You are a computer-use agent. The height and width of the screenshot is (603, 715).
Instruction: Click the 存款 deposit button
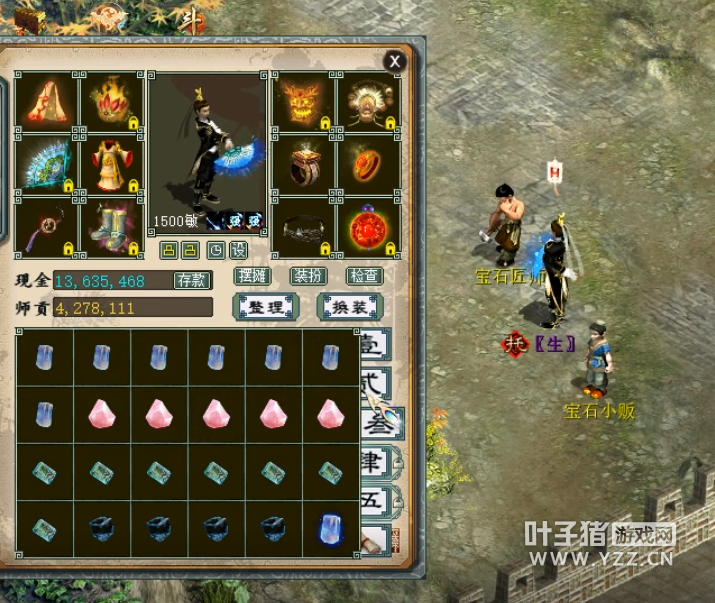pyautogui.click(x=191, y=280)
